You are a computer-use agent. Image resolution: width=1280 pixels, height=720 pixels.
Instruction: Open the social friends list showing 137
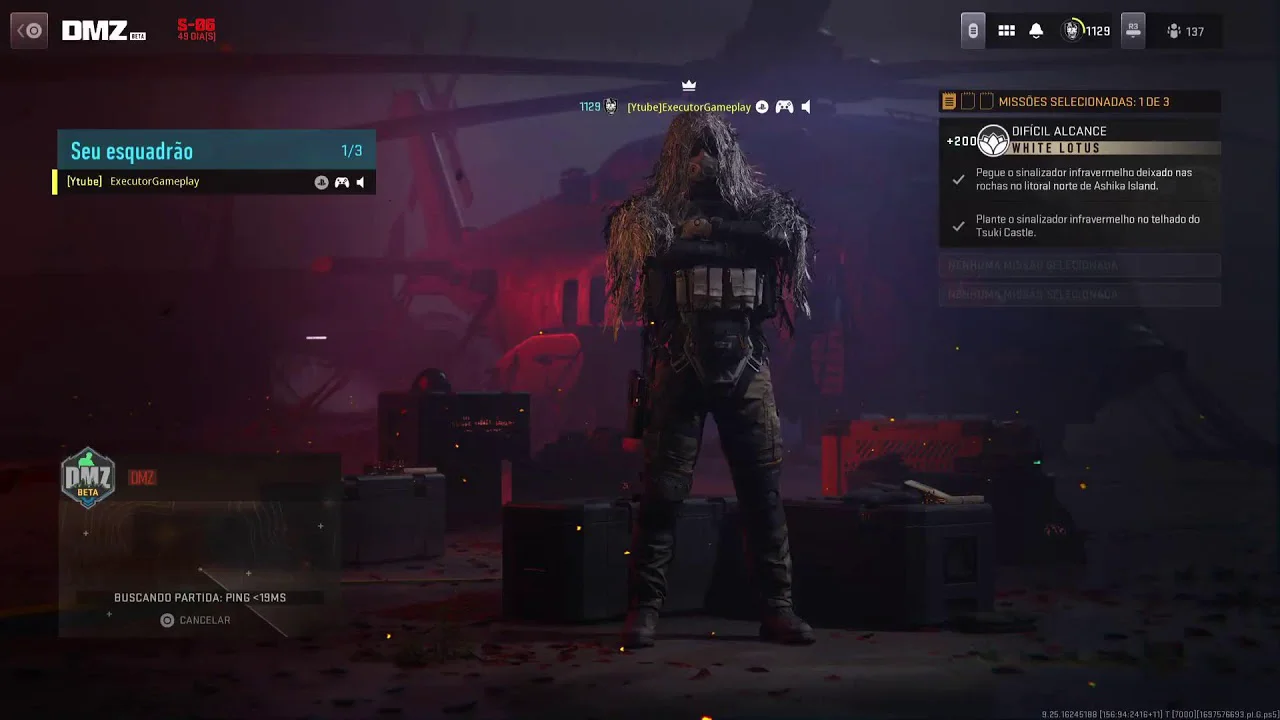click(1185, 31)
